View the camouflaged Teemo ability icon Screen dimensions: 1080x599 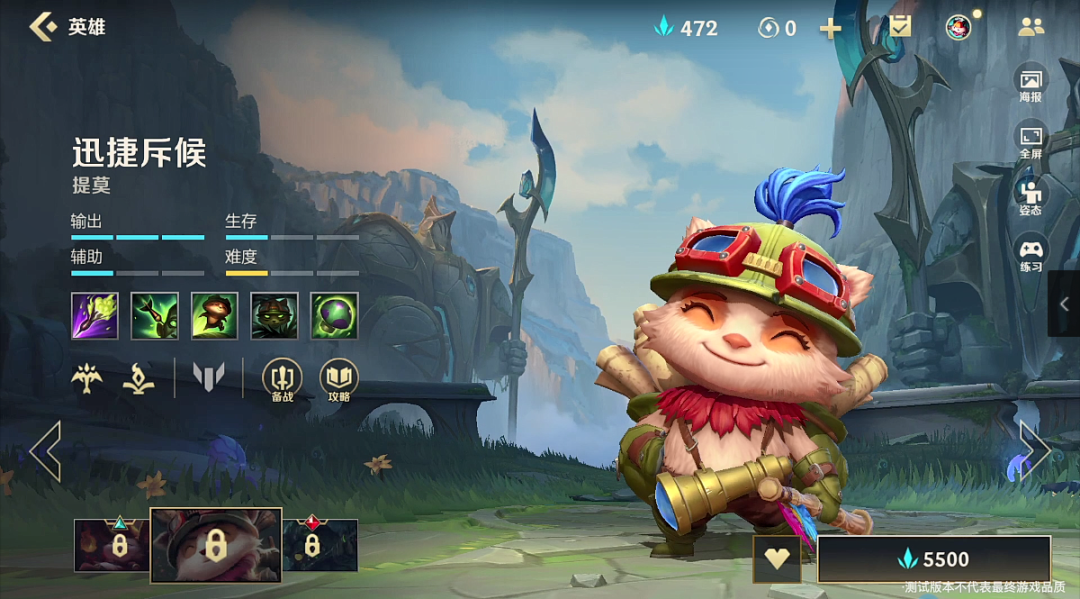274,316
